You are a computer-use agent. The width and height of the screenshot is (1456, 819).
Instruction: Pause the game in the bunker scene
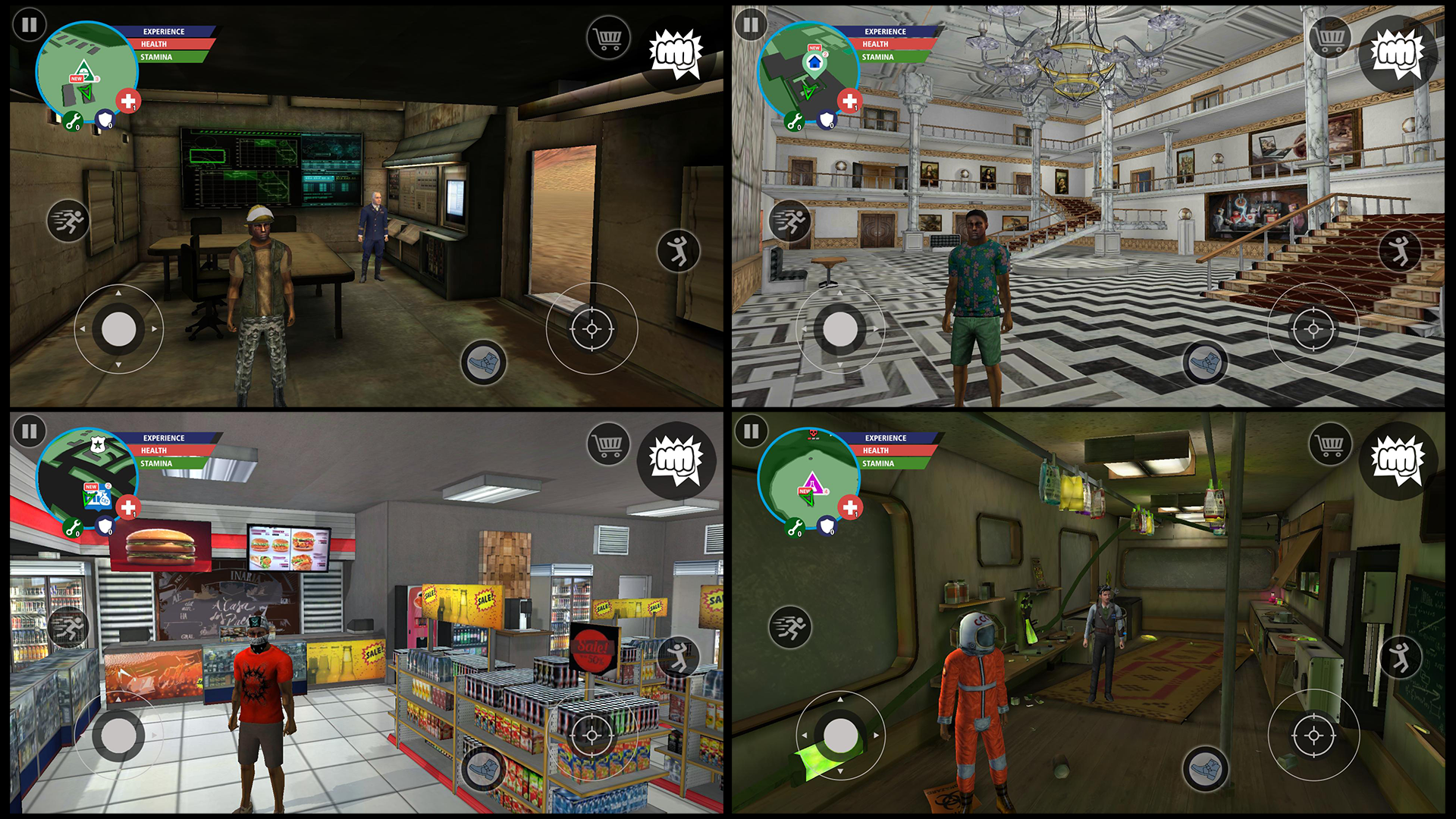click(x=30, y=26)
